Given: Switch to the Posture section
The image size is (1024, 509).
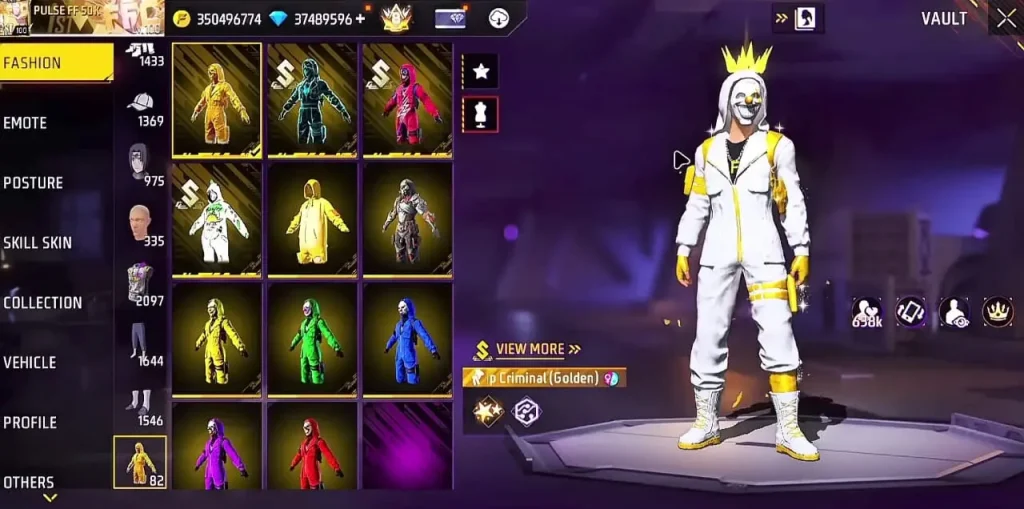Looking at the screenshot, I should (33, 183).
